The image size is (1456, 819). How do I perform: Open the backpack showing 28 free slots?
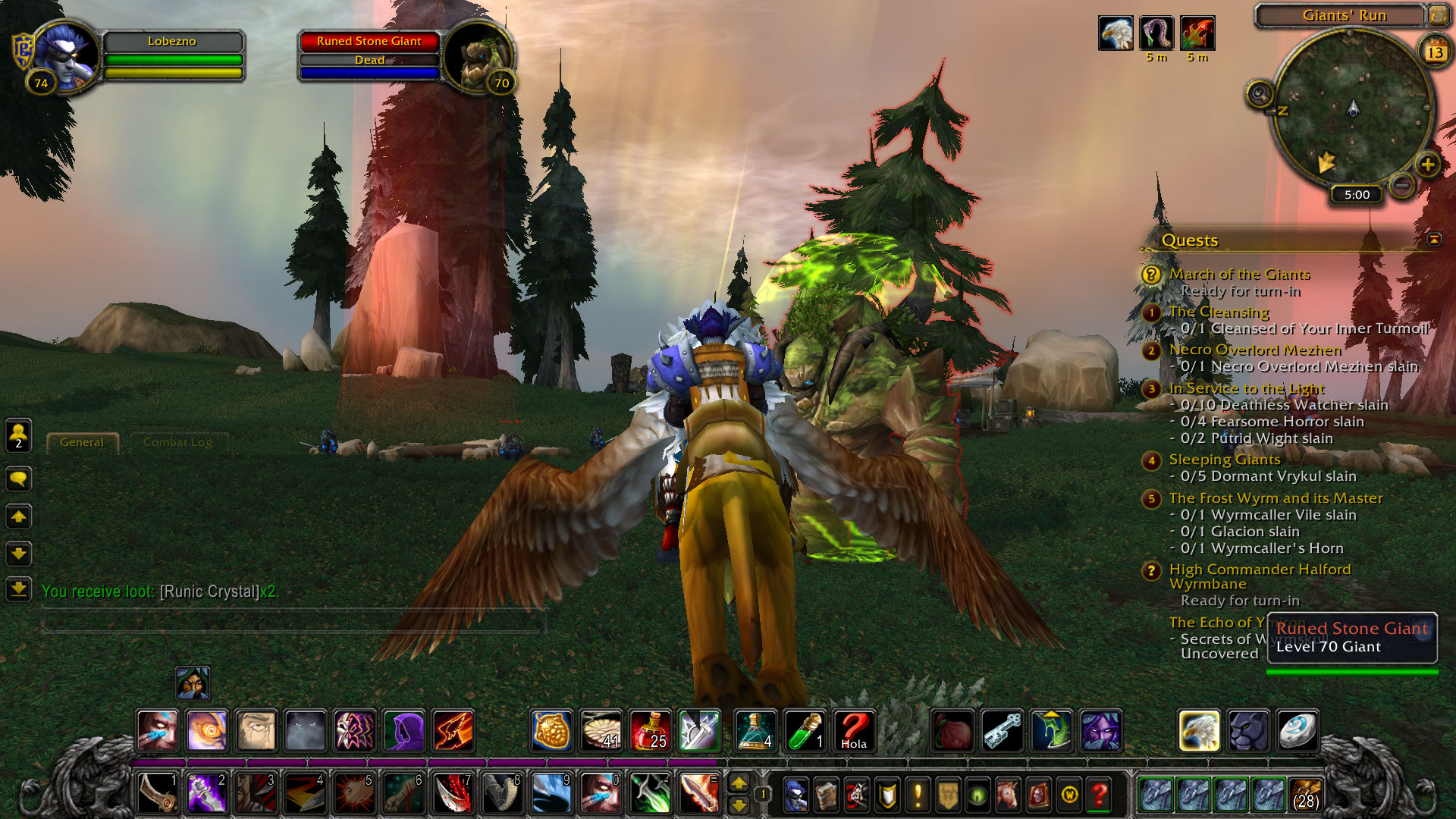pos(1304,795)
